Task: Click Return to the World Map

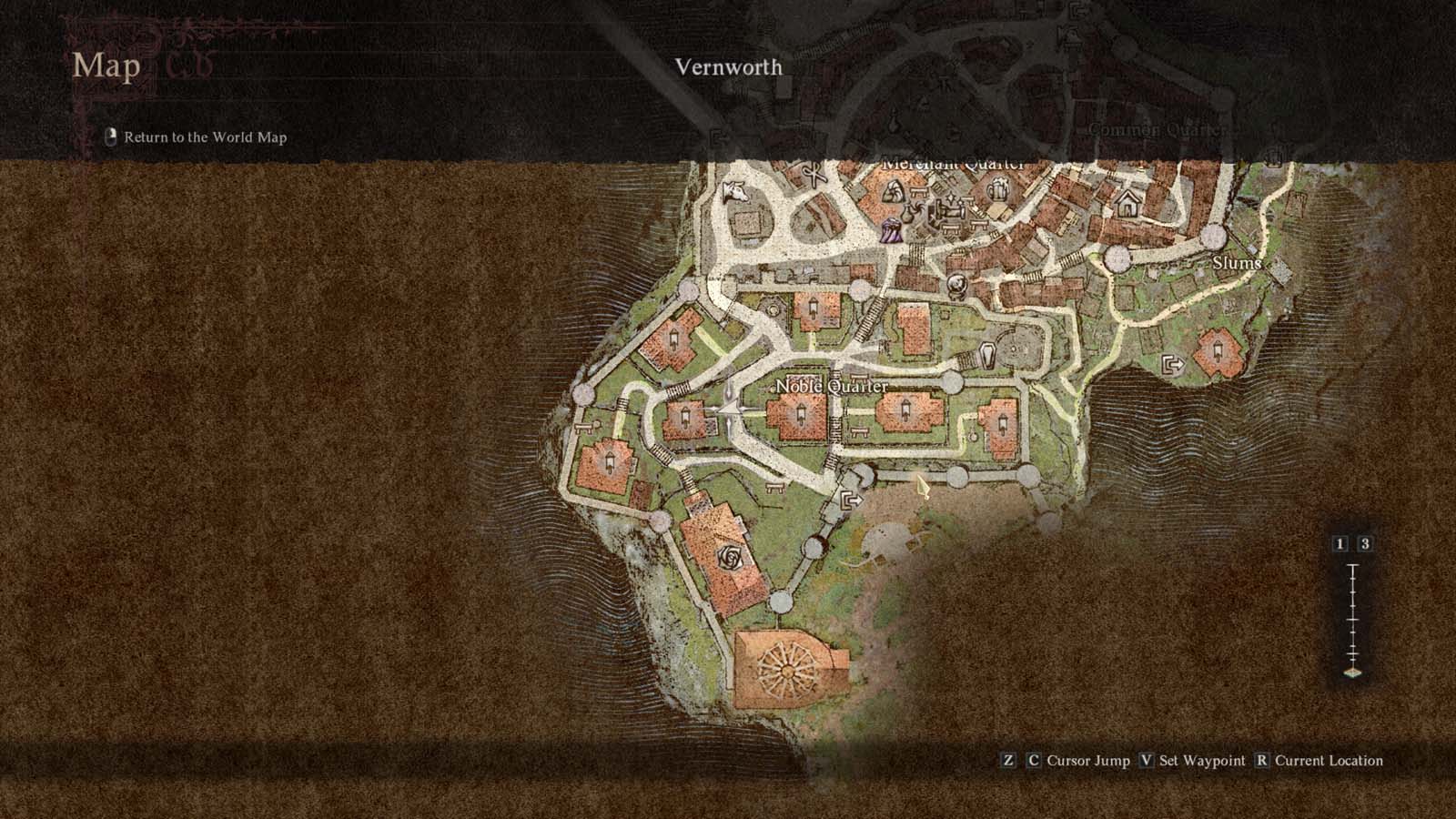Action: [205, 137]
